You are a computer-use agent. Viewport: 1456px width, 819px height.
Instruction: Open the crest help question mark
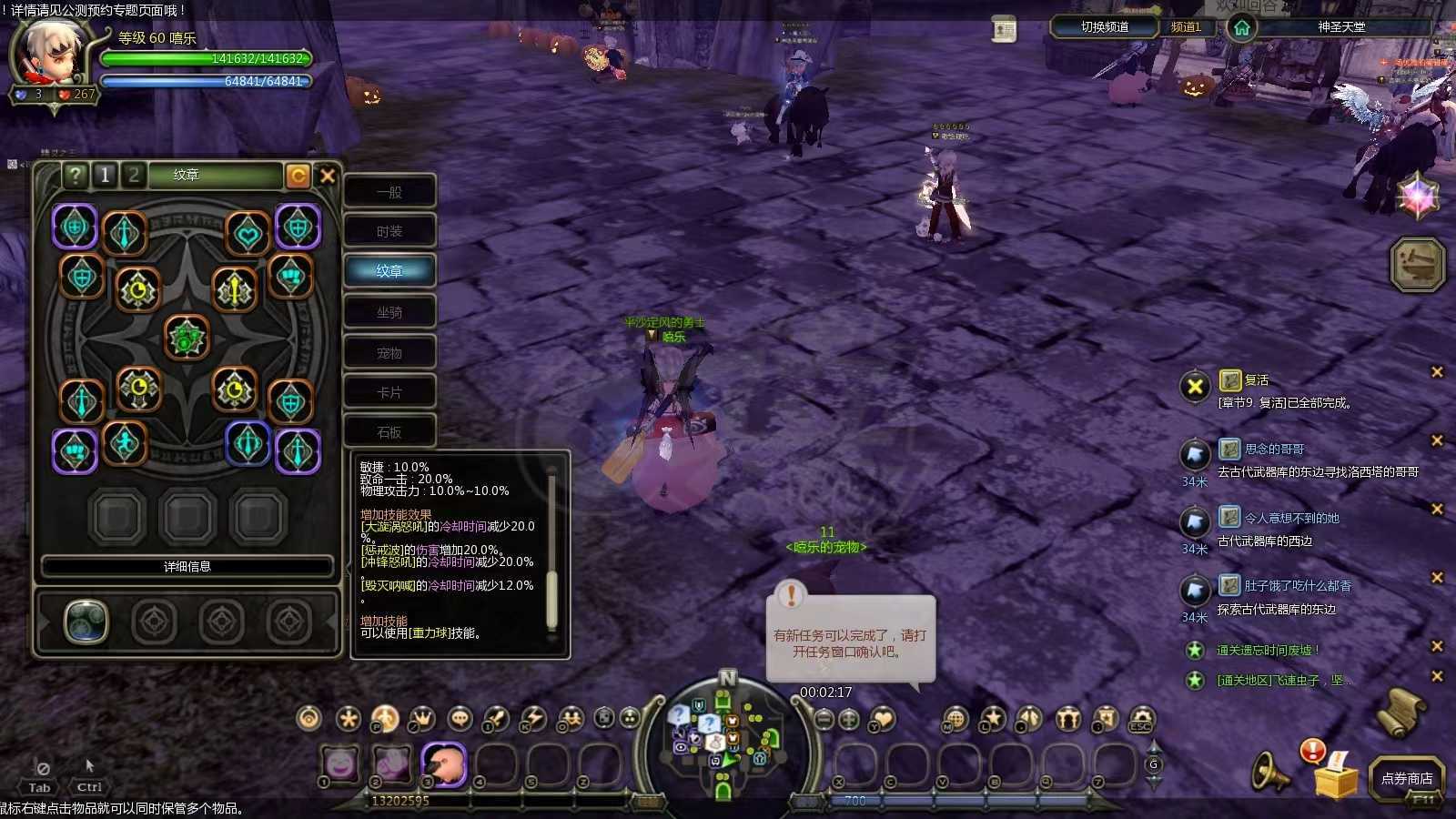(76, 175)
